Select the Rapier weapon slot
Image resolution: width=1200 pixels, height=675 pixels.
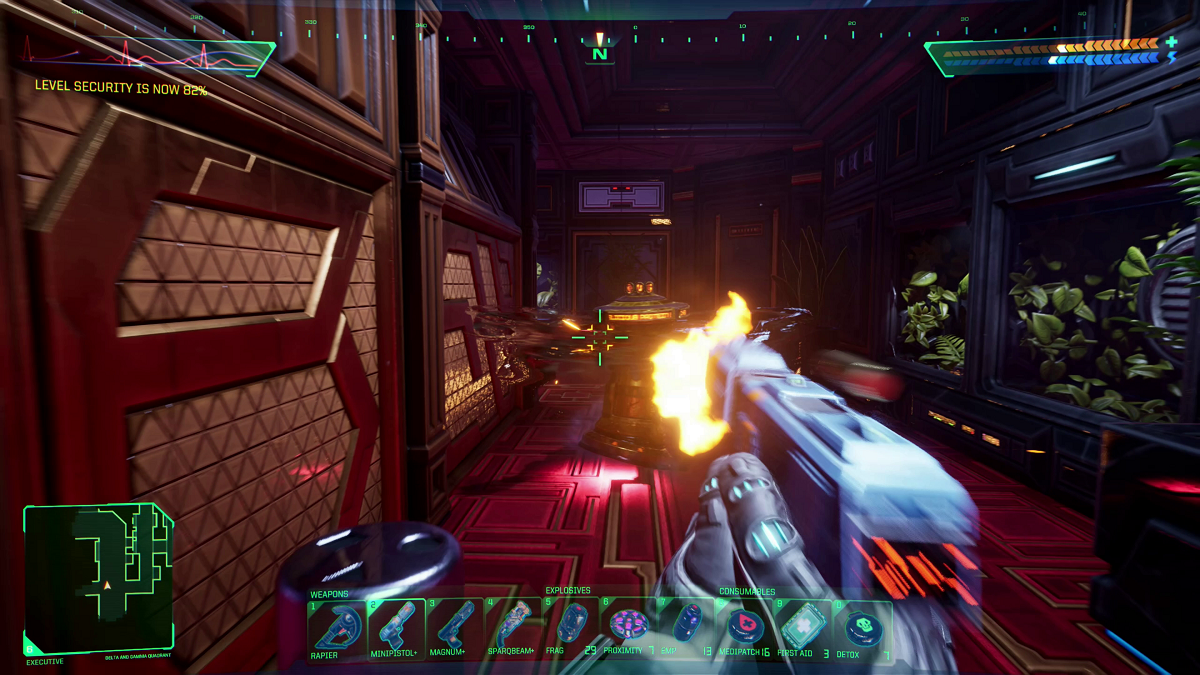337,627
